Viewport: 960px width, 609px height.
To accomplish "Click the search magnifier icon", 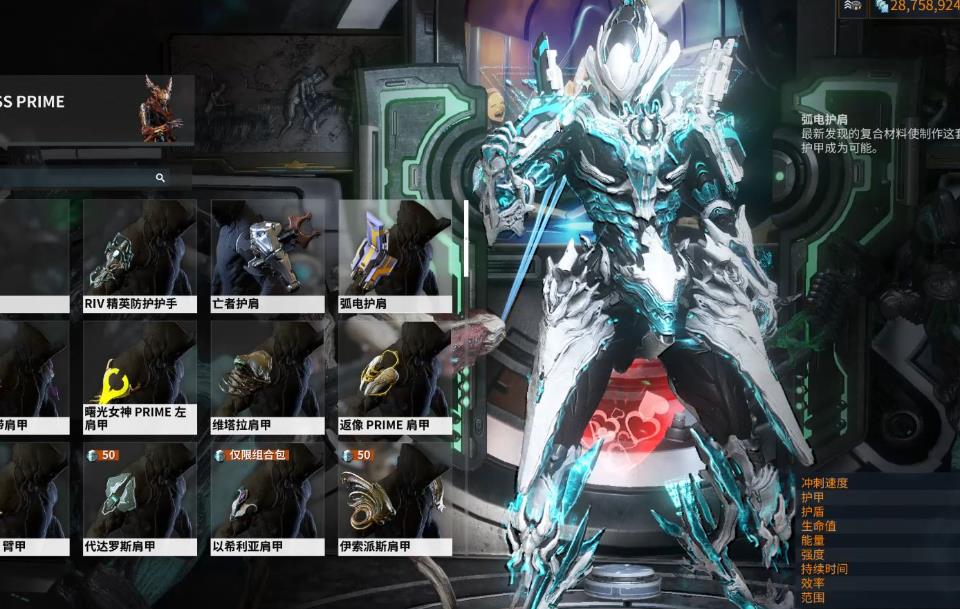I will click(x=160, y=178).
